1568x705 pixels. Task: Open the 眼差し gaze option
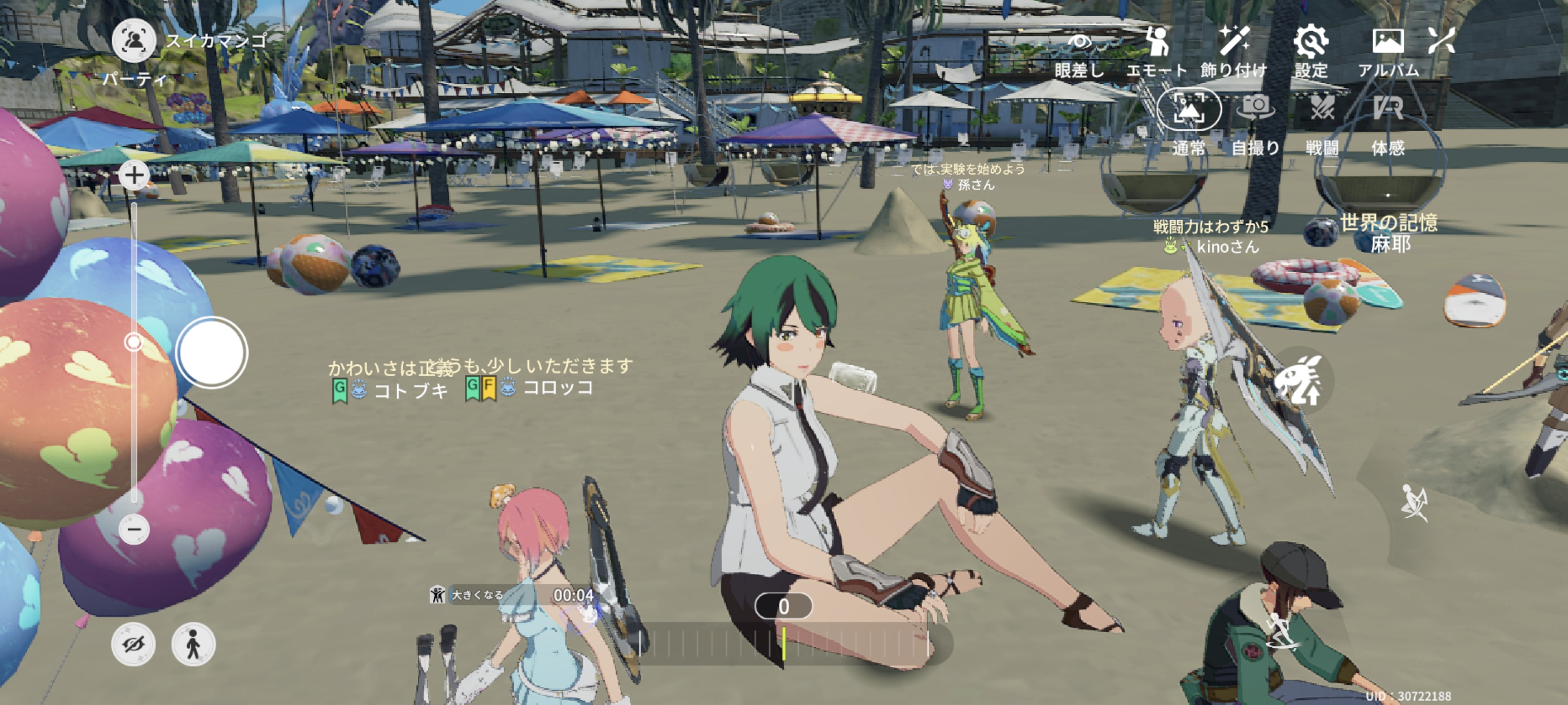pyautogui.click(x=1079, y=51)
